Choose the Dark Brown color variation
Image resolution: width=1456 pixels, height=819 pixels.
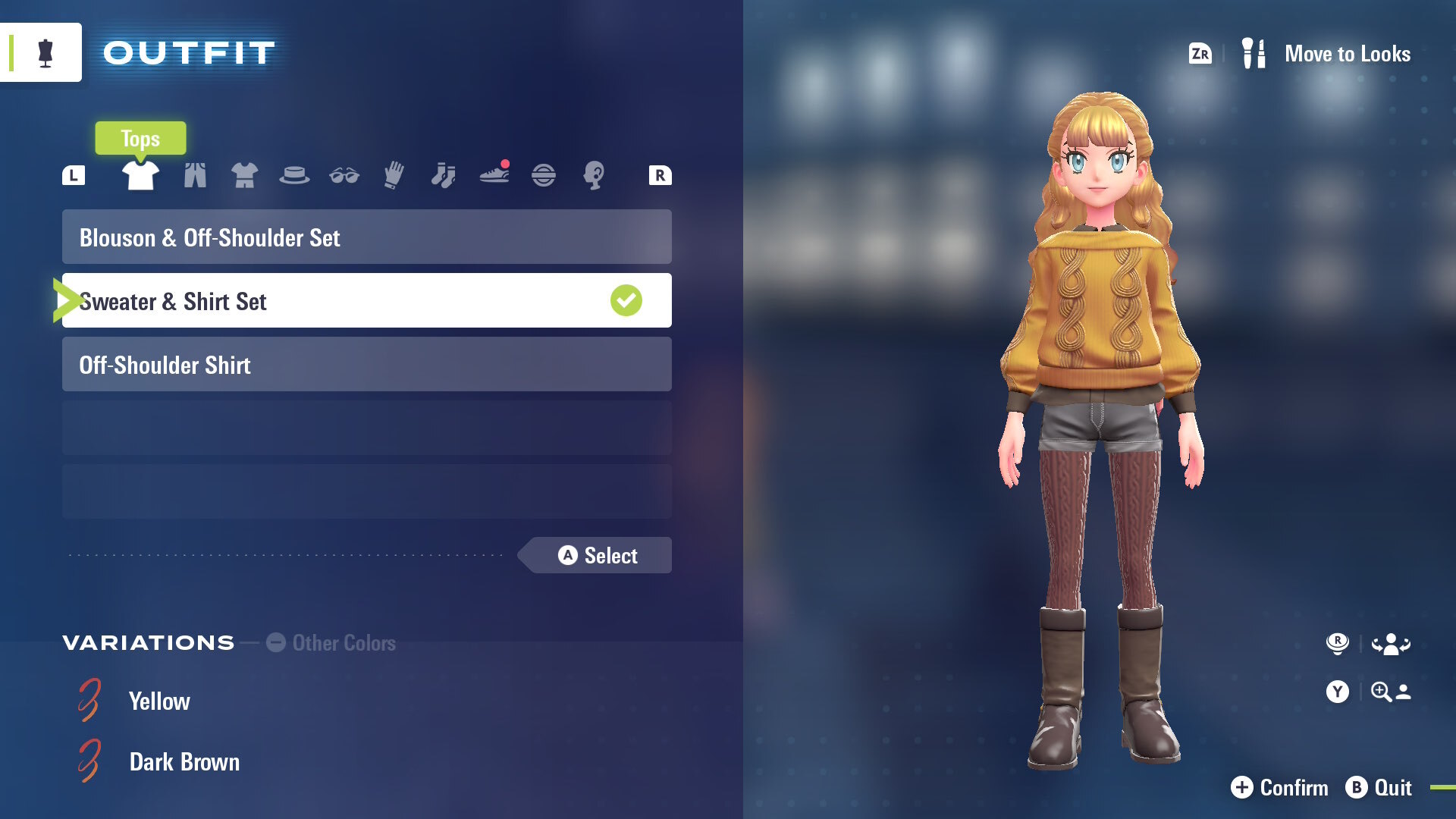(184, 762)
